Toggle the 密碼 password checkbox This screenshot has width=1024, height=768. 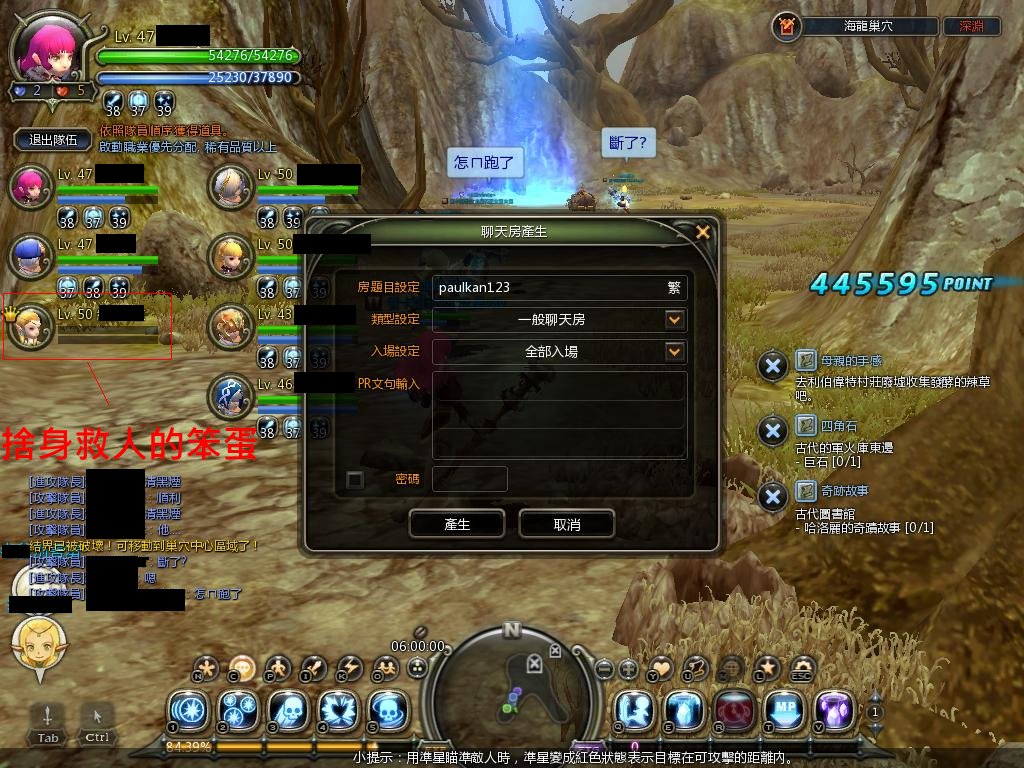pyautogui.click(x=354, y=480)
